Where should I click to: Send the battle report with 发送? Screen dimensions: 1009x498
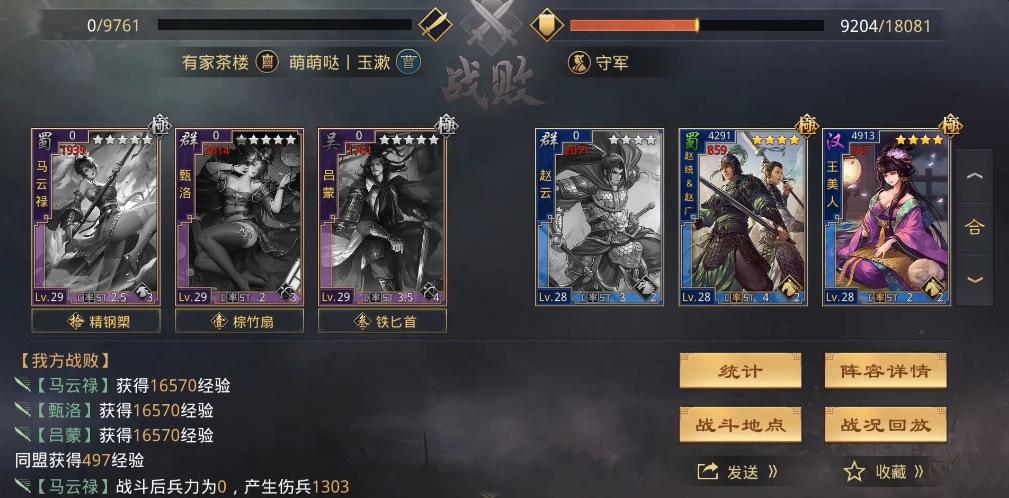tap(739, 471)
